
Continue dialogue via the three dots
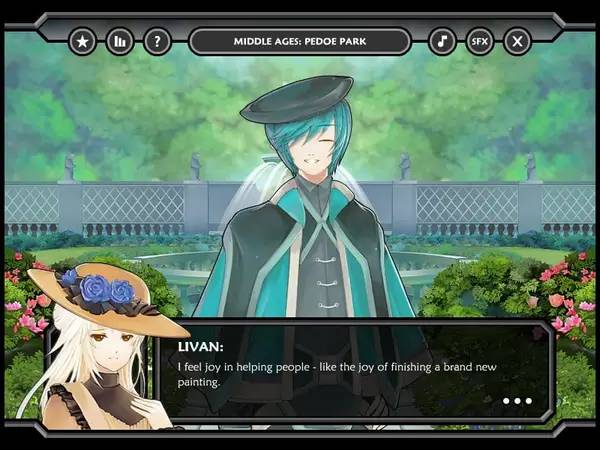click(x=517, y=401)
